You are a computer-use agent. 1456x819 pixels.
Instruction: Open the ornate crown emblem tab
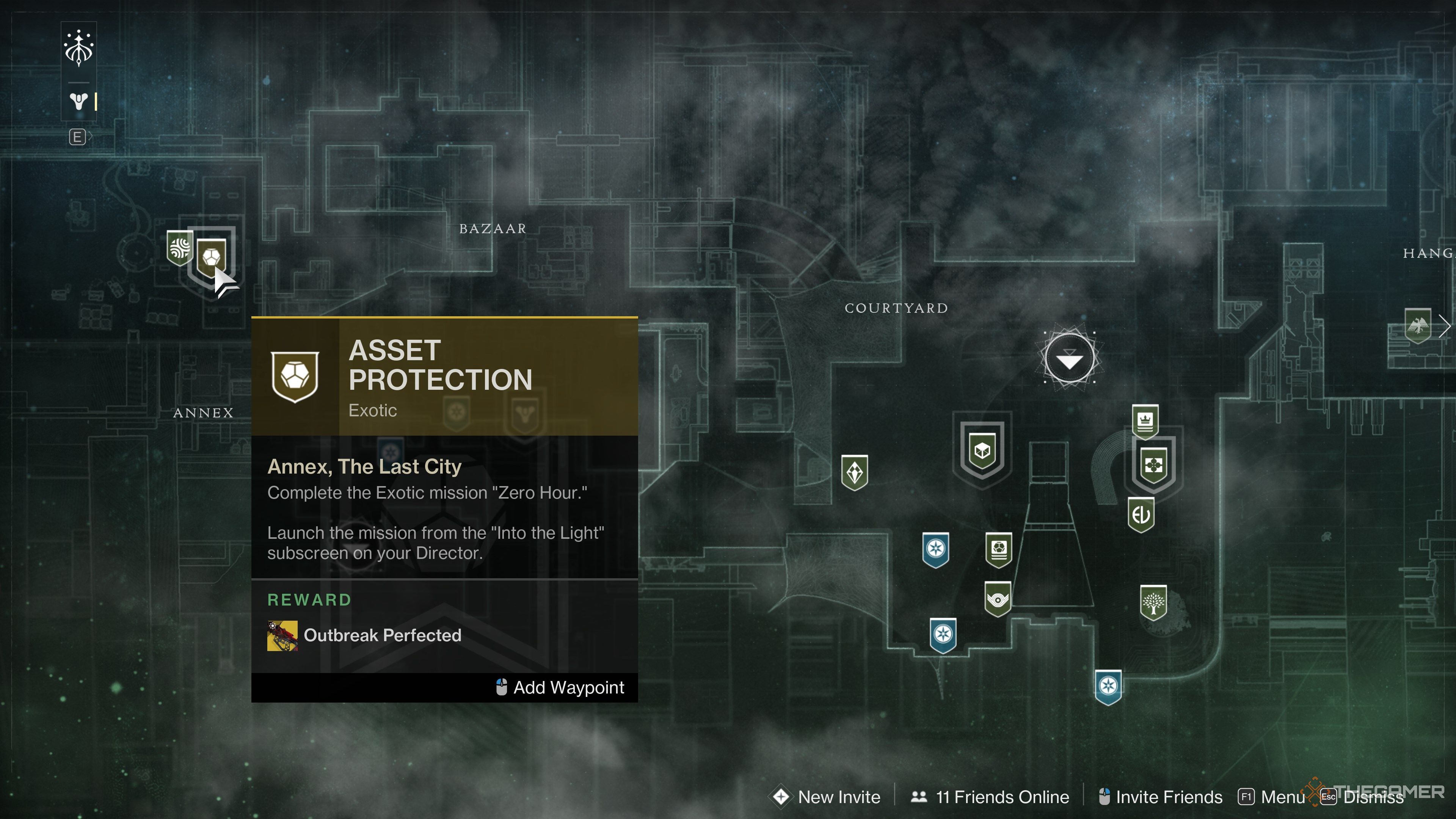78,49
